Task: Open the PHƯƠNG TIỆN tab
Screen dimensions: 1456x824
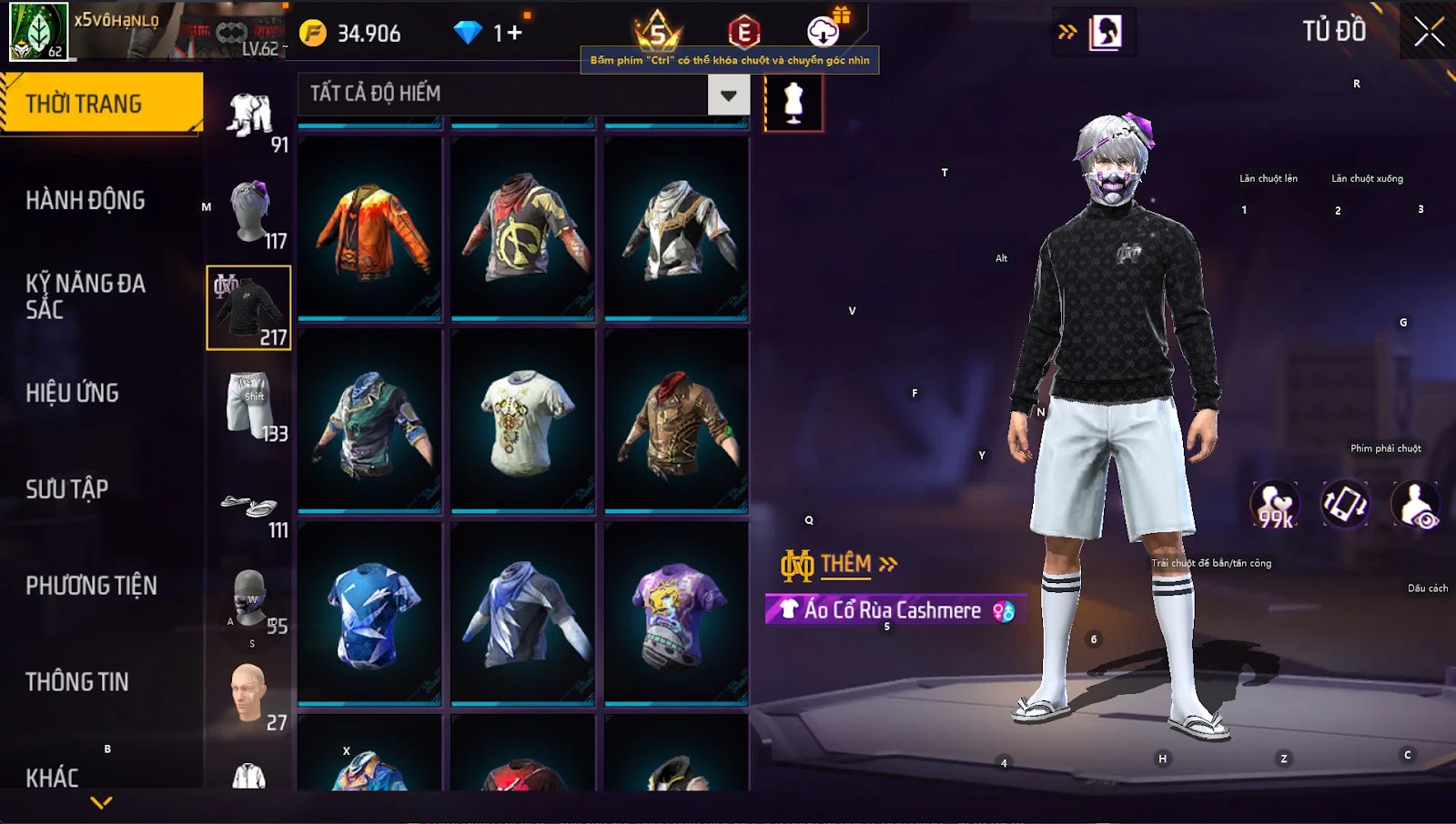Action: (x=91, y=586)
